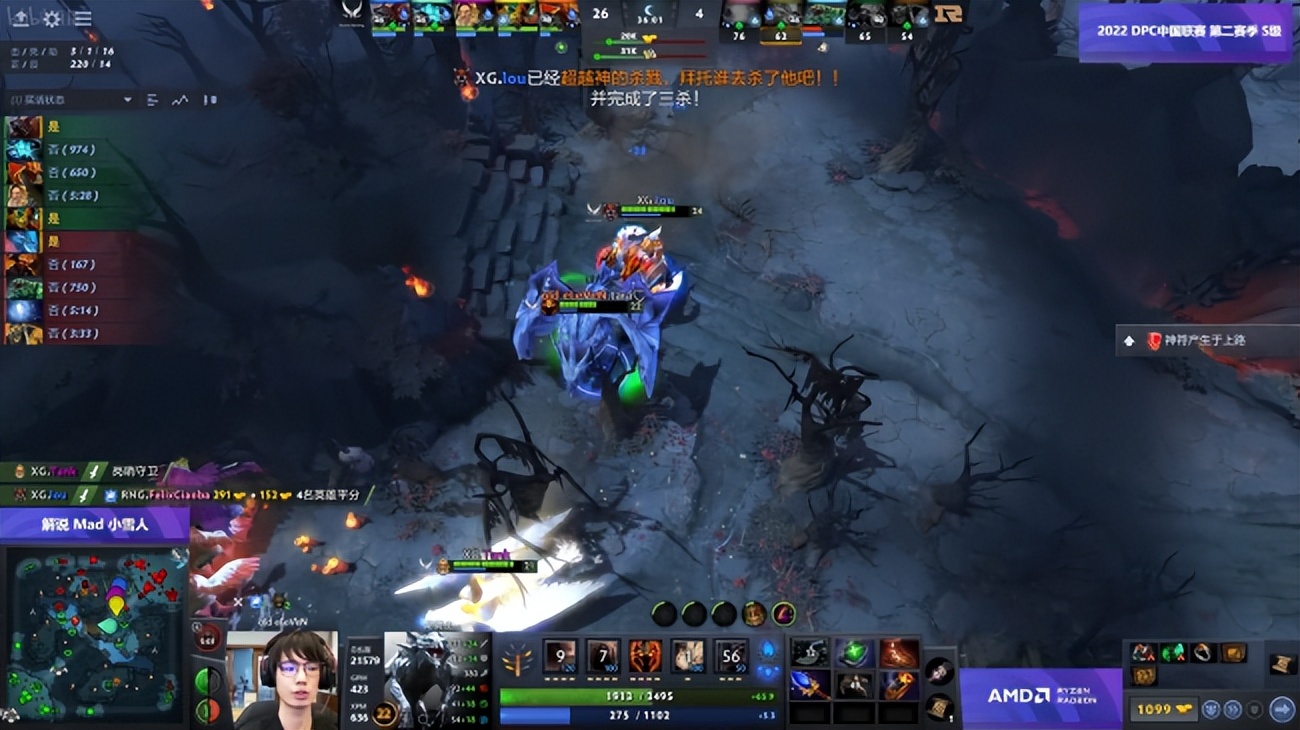The image size is (1300, 730).
Task: Open the player stats dropdown in the left panel
Action: [127, 101]
